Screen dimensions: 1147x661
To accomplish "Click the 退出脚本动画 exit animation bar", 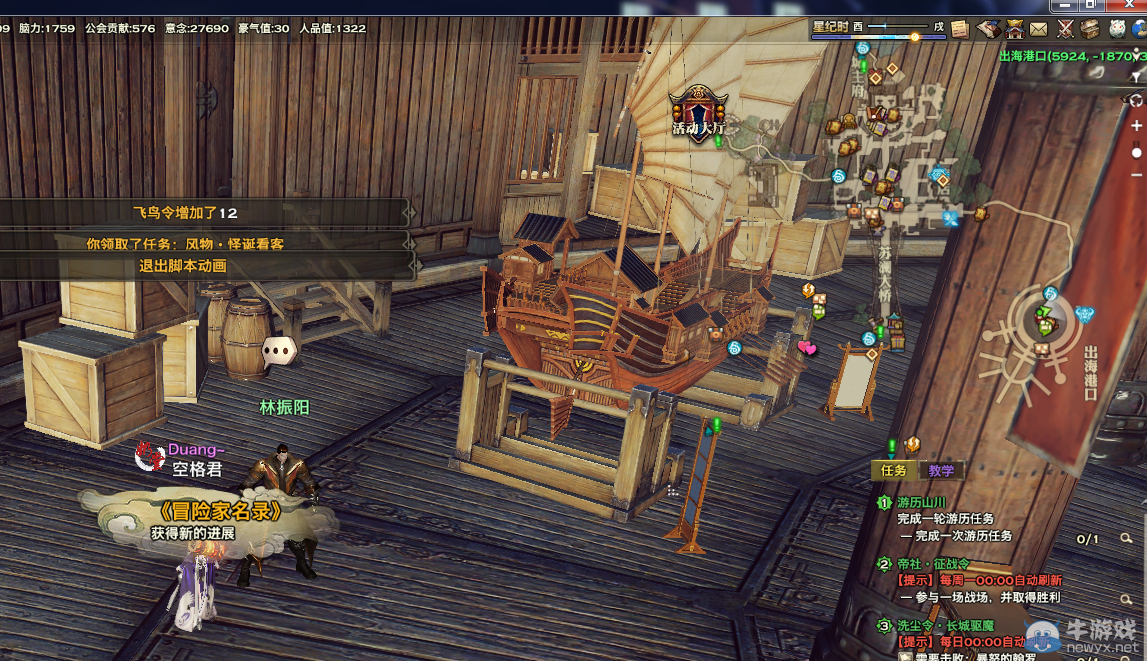I will (183, 266).
